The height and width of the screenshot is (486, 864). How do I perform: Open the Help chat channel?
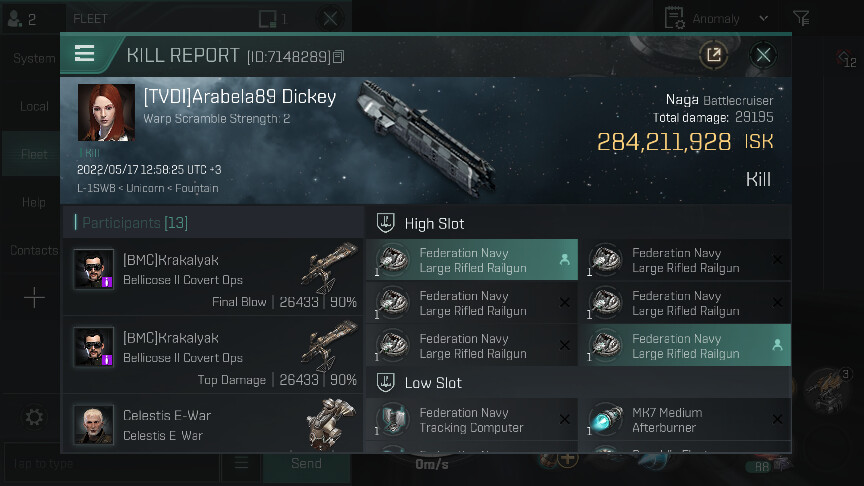point(34,202)
